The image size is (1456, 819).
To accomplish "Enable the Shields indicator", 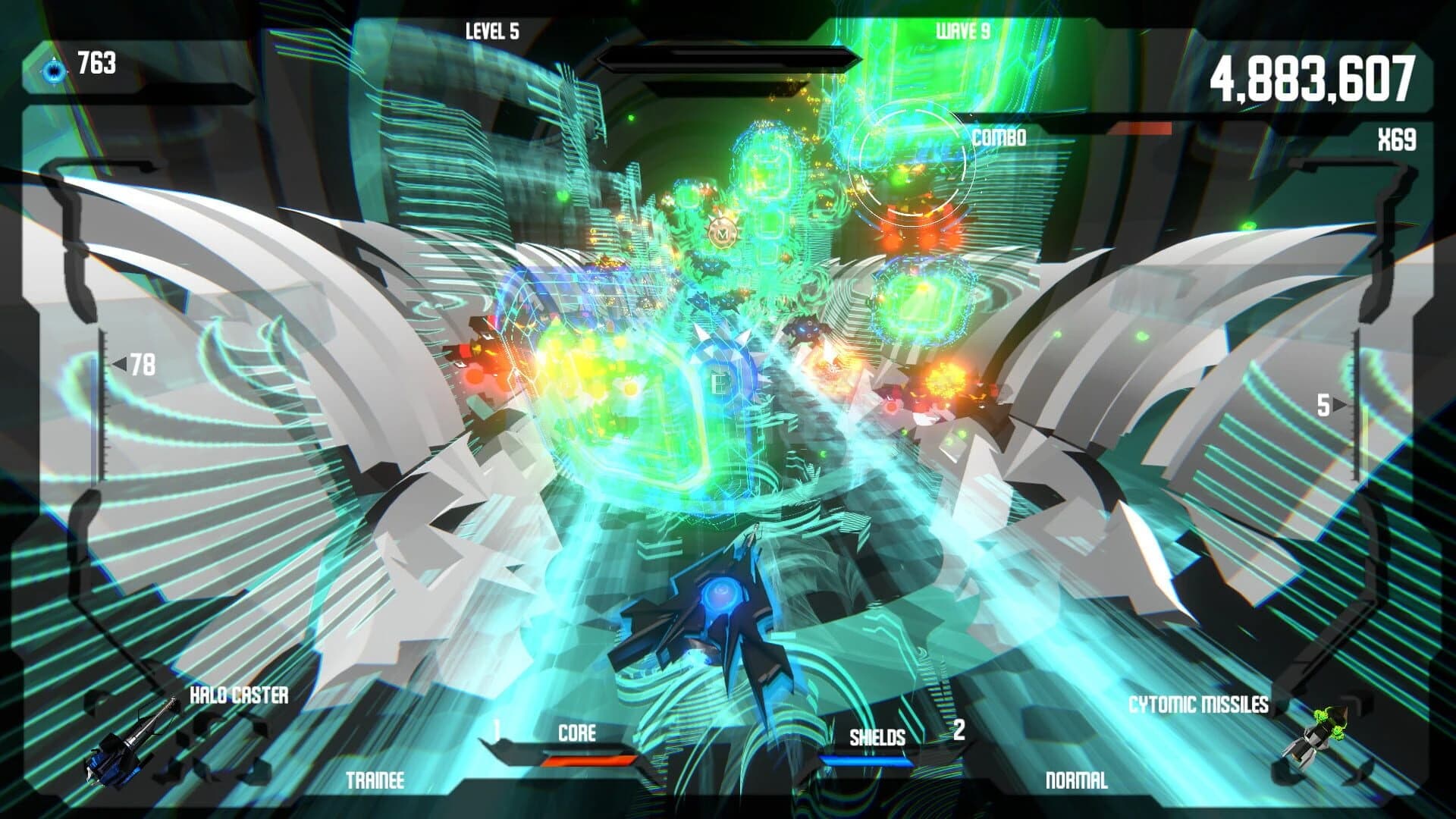I will [880, 736].
